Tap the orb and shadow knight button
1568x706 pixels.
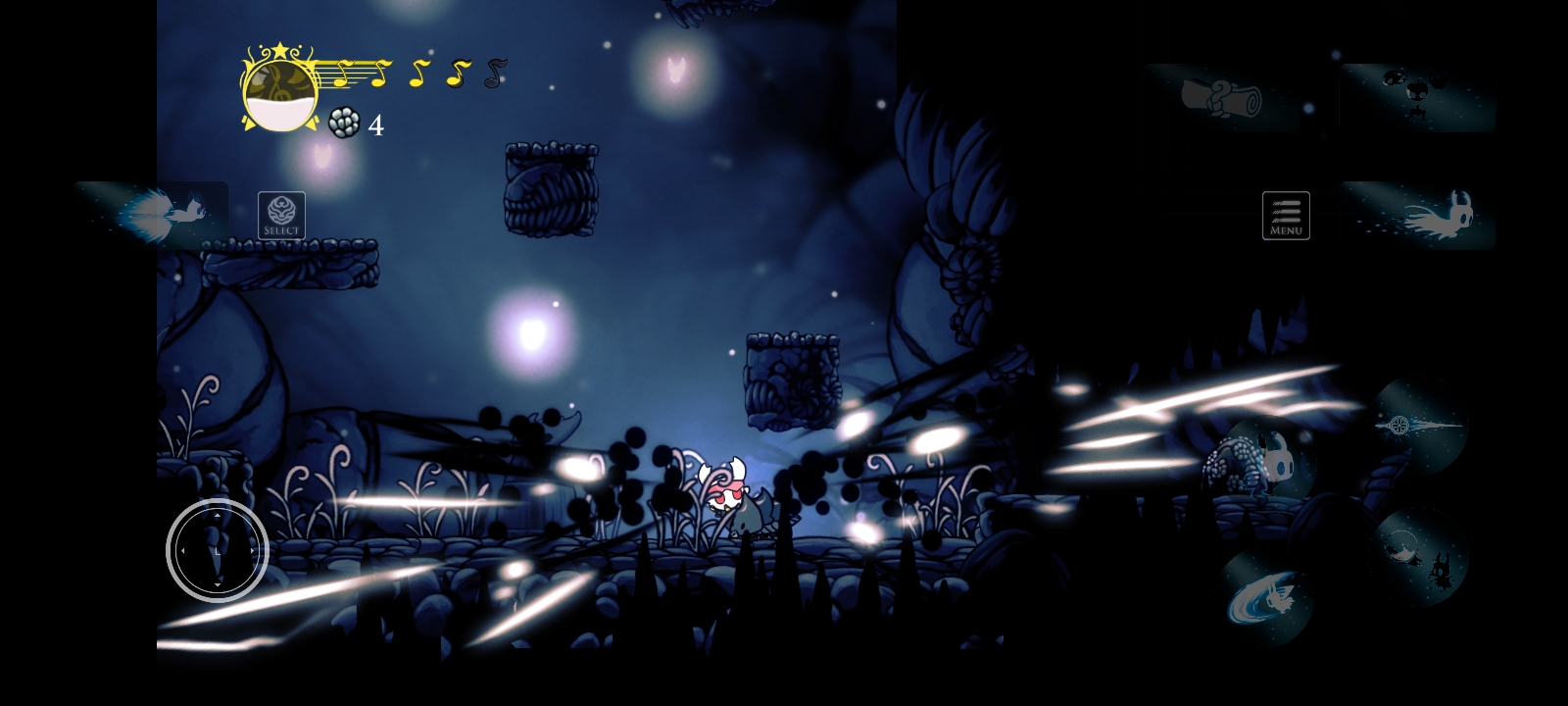pyautogui.click(x=1418, y=556)
